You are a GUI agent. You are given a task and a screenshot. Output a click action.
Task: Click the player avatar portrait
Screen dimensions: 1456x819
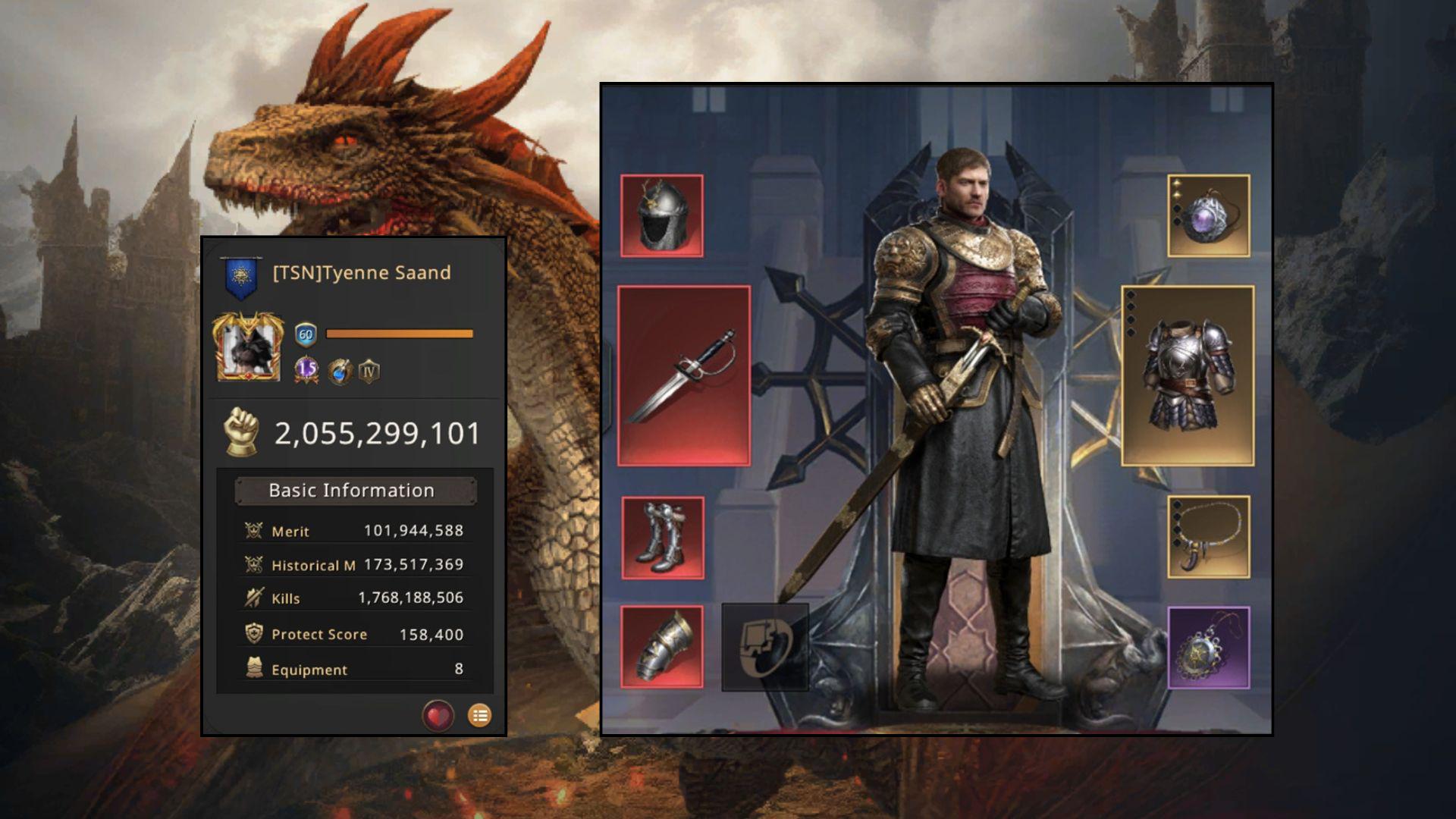248,347
